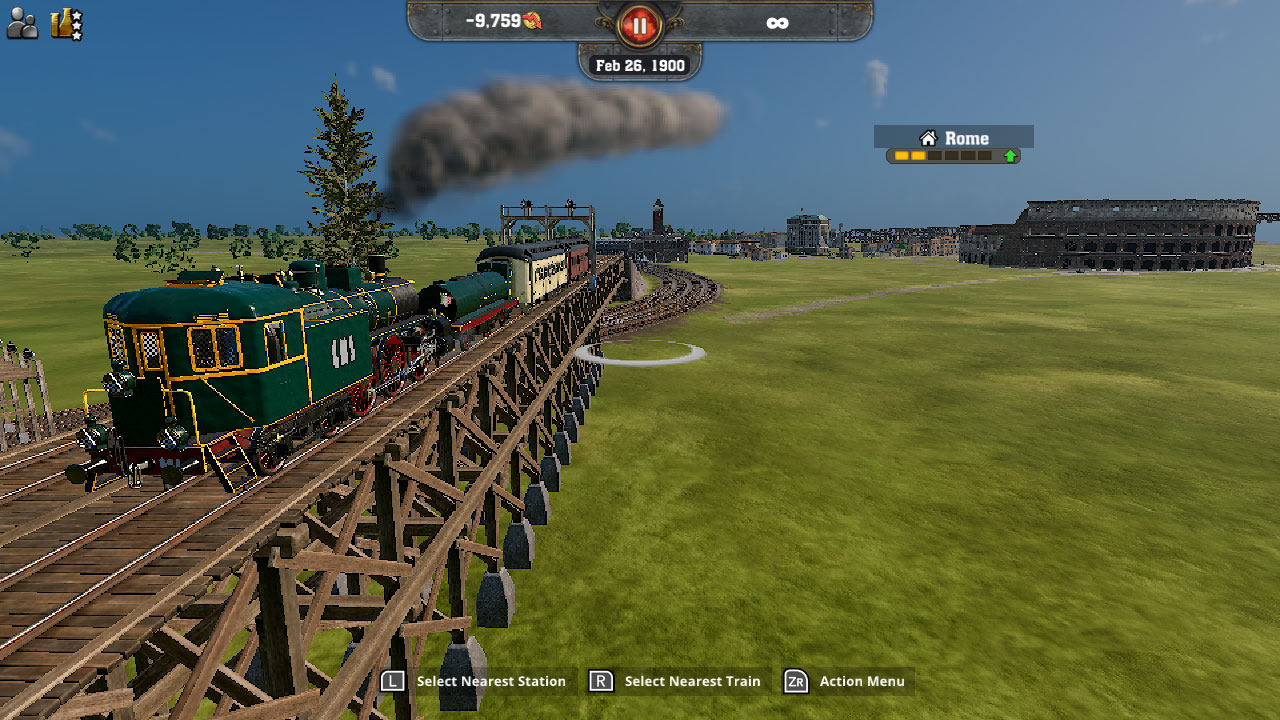The image size is (1280, 720).
Task: Open the date display Feb 26, 1900
Action: click(640, 64)
